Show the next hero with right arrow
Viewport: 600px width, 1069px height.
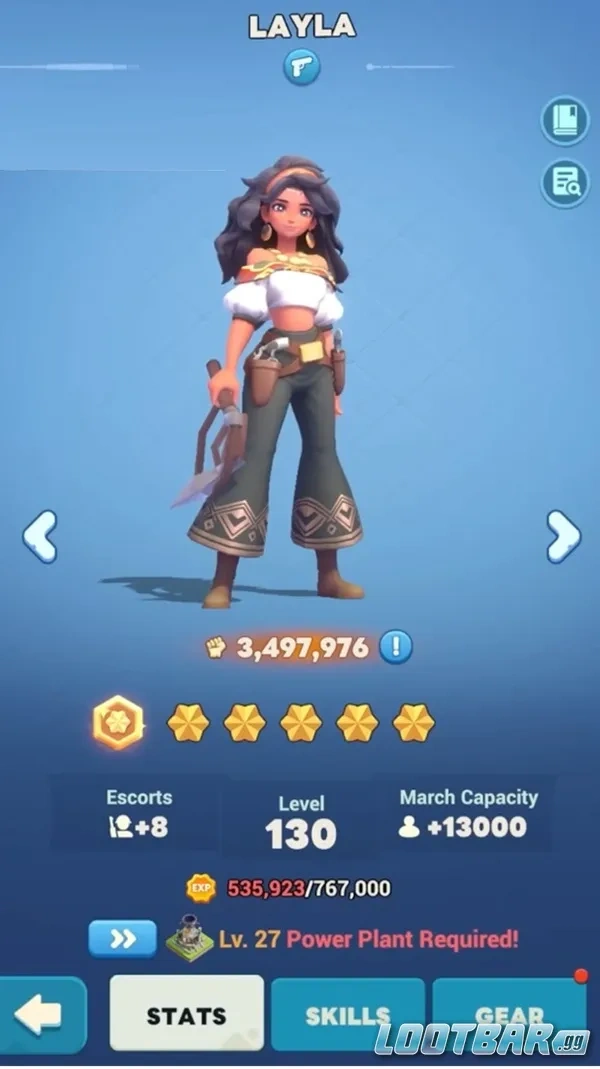563,537
